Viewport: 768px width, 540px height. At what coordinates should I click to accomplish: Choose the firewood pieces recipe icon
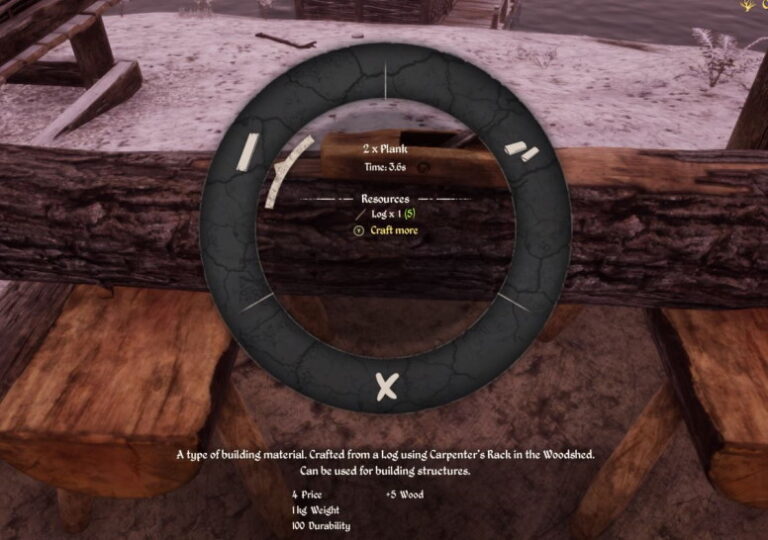[x=521, y=151]
